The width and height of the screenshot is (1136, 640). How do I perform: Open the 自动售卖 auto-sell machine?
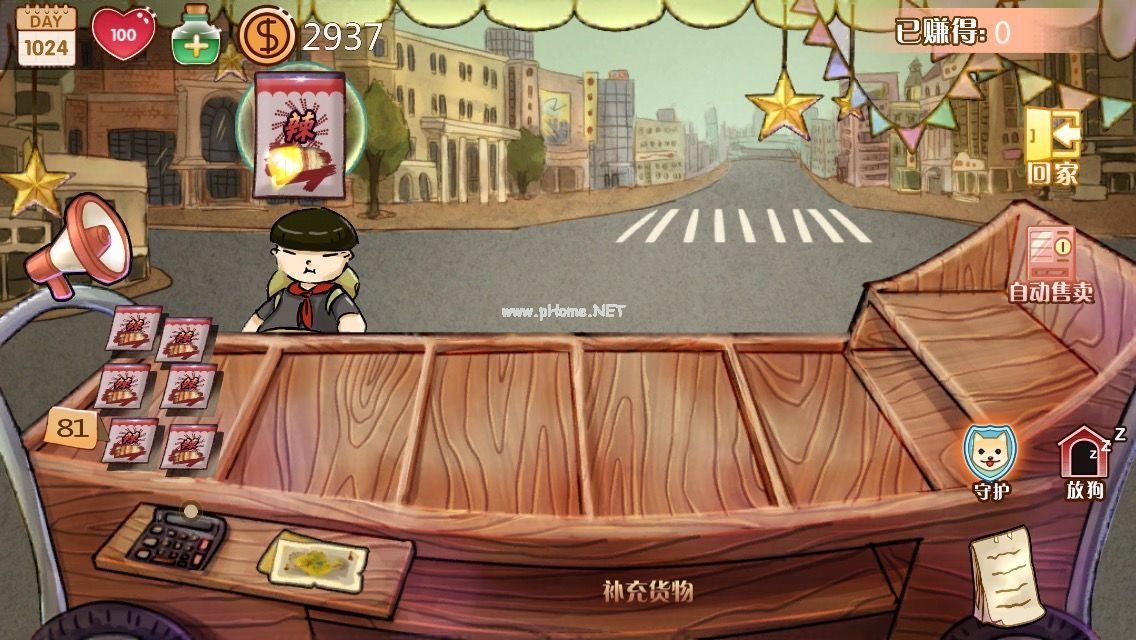point(1050,264)
